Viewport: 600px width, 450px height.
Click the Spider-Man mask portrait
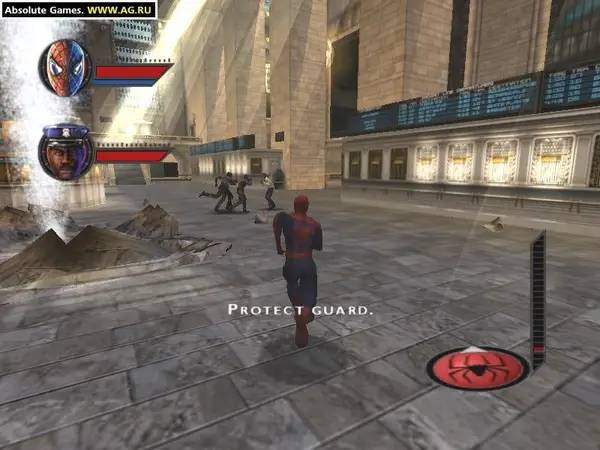pos(65,68)
